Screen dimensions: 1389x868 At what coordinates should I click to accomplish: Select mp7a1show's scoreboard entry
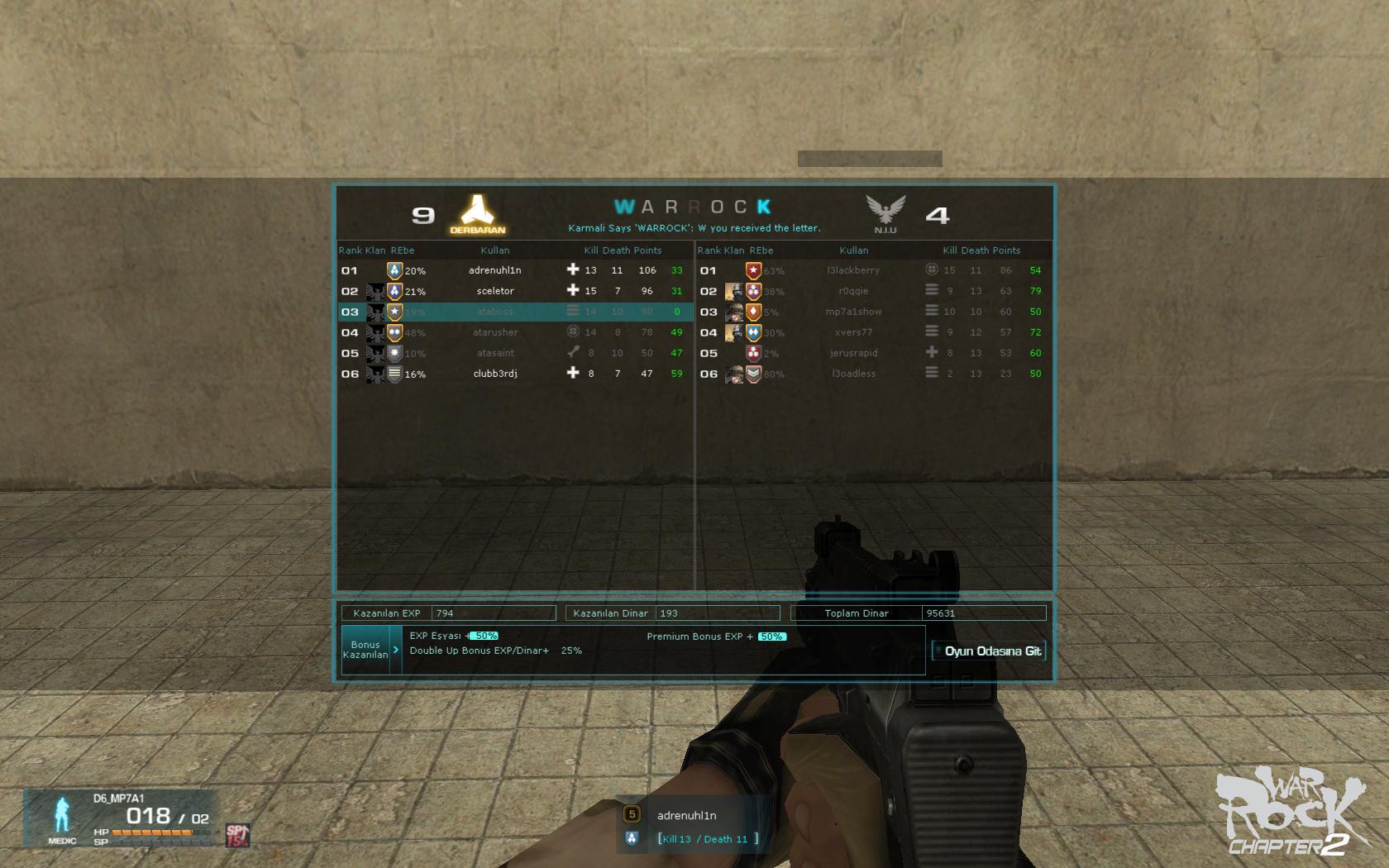coord(853,312)
